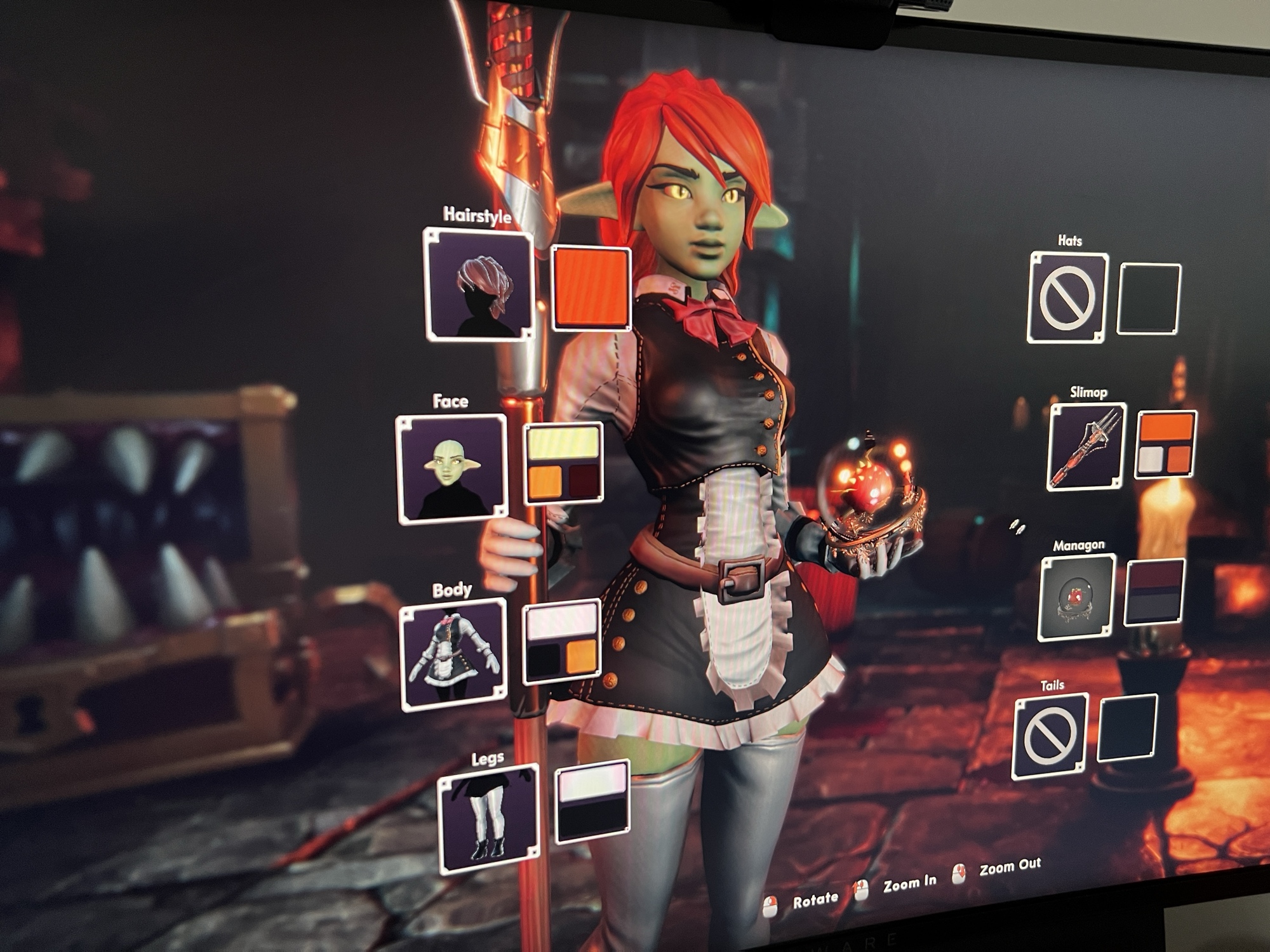The height and width of the screenshot is (952, 1270).
Task: Choose the empty Tails slot
Action: click(x=1050, y=736)
